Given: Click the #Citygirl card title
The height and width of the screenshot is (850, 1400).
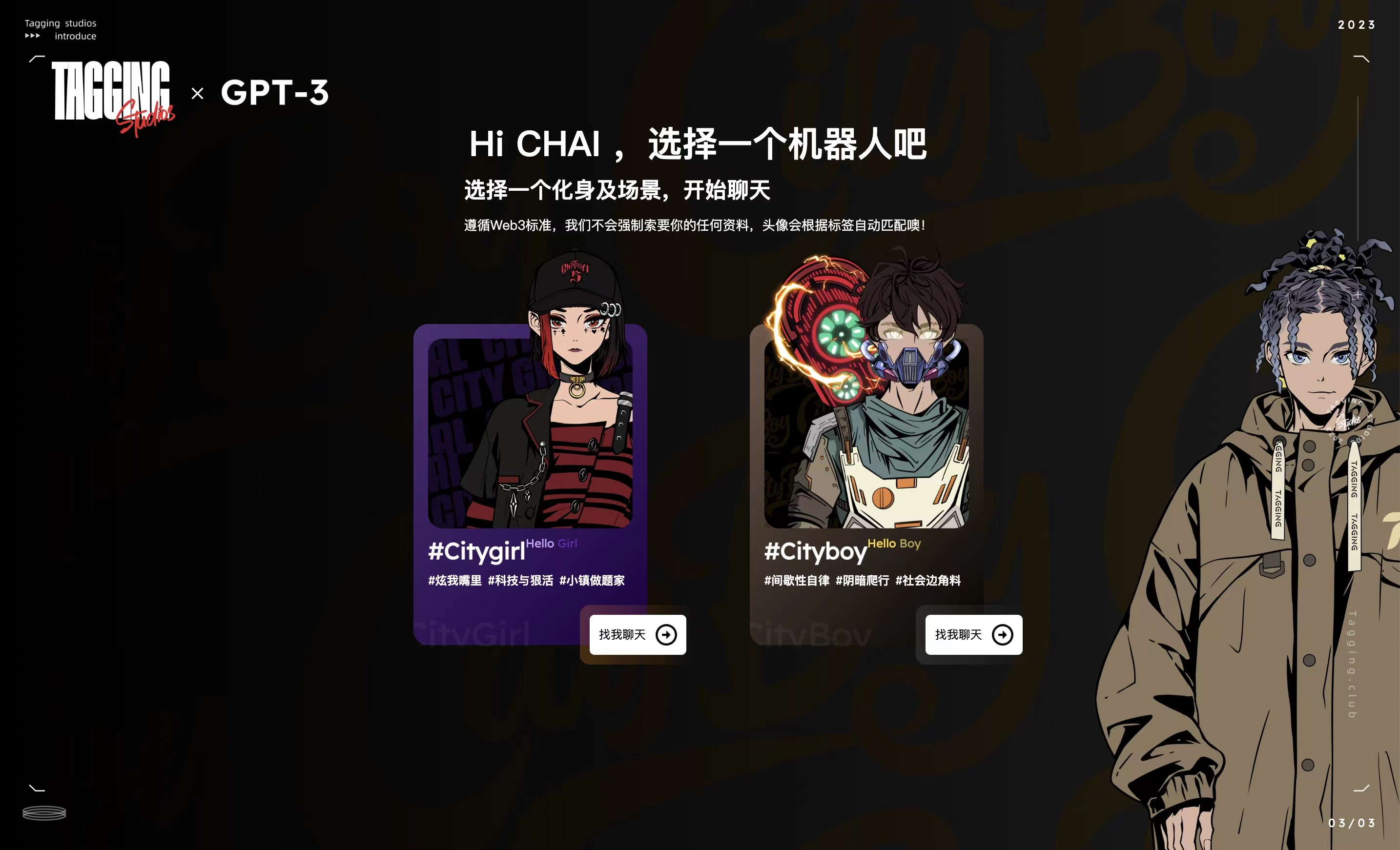Looking at the screenshot, I should 477,552.
